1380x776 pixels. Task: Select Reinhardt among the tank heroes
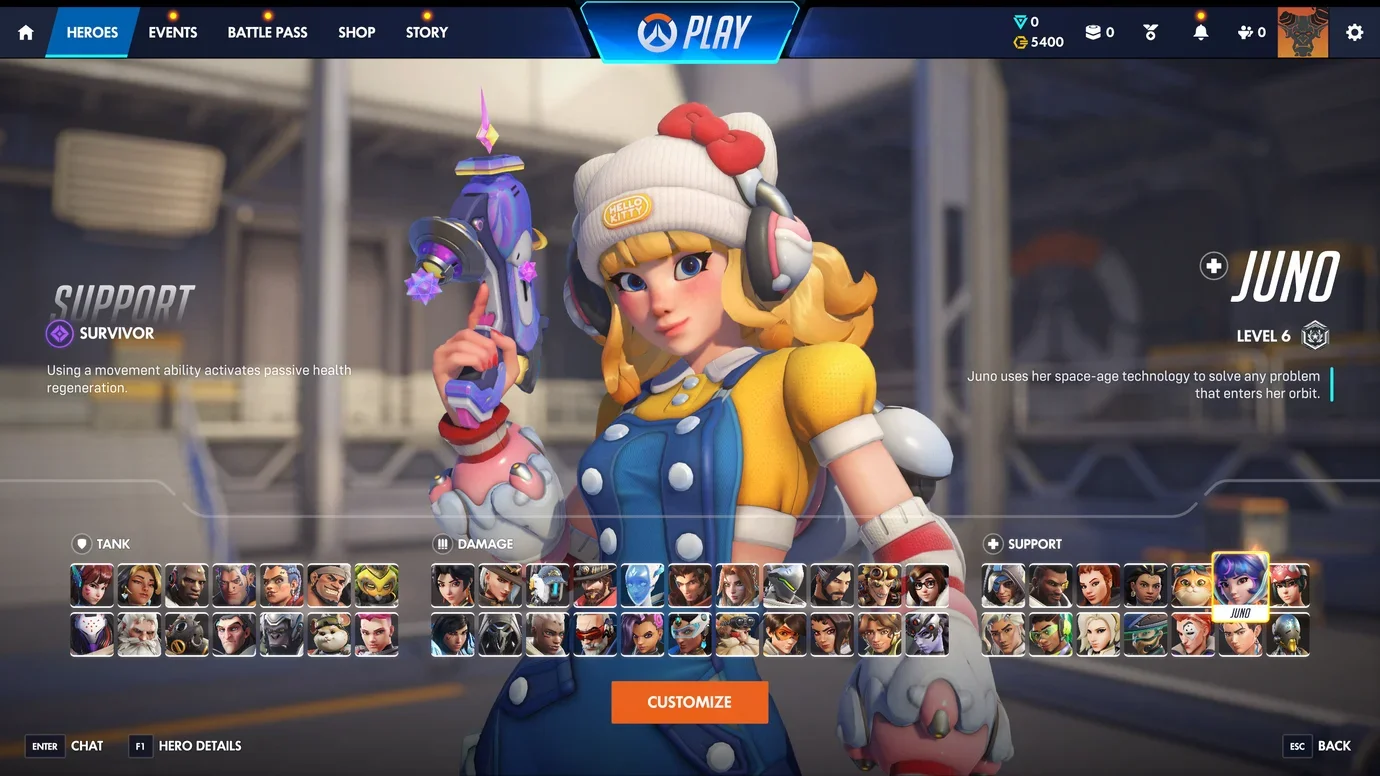click(x=139, y=635)
